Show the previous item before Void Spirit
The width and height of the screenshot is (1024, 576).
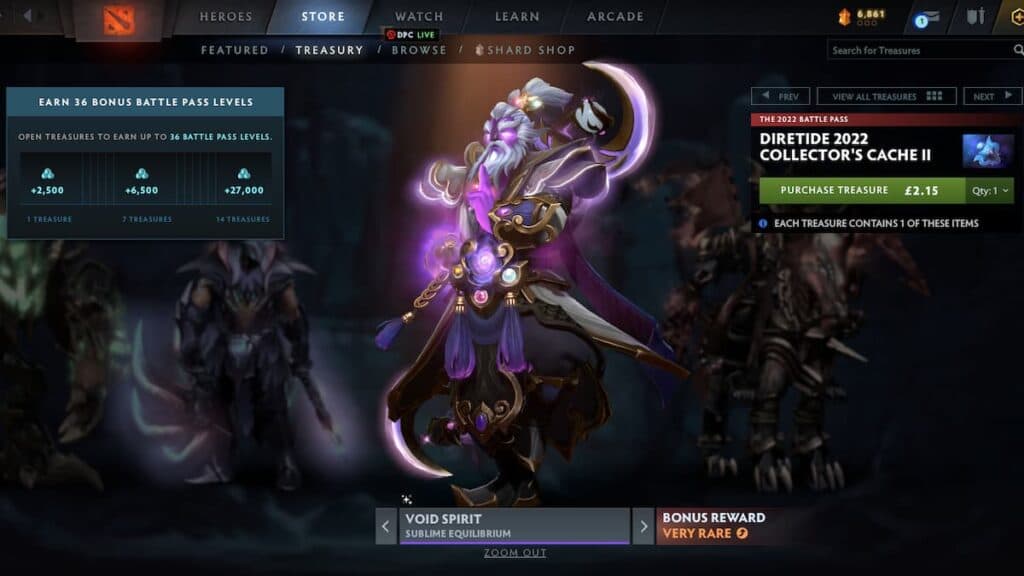(x=386, y=526)
